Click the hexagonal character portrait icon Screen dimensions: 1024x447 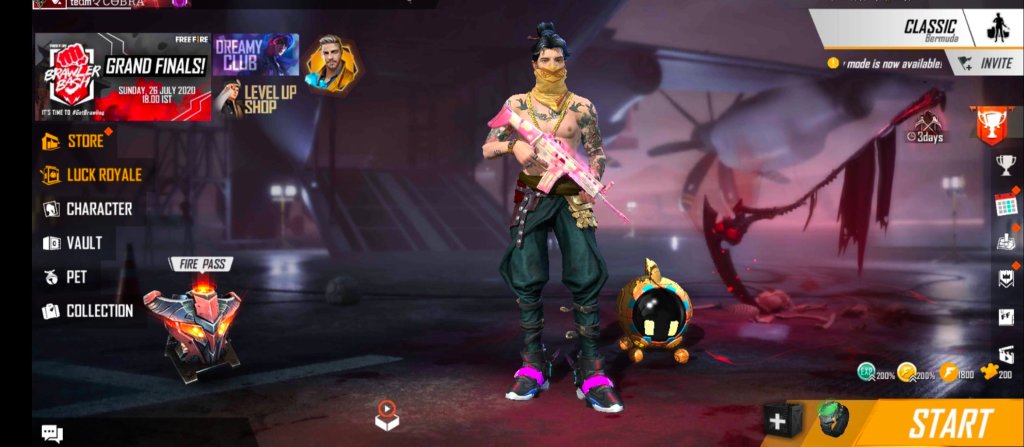[331, 62]
